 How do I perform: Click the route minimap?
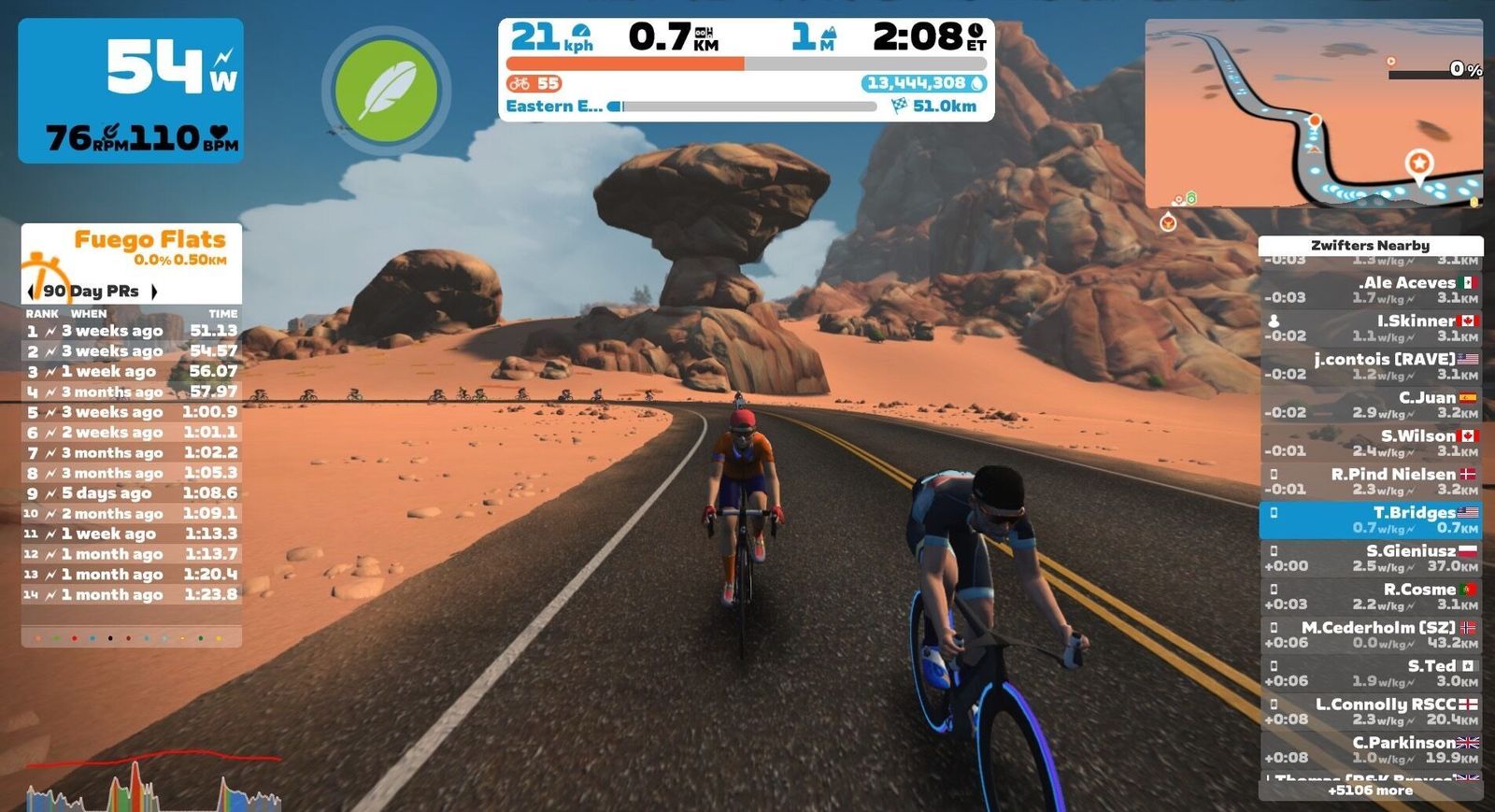tap(1313, 113)
